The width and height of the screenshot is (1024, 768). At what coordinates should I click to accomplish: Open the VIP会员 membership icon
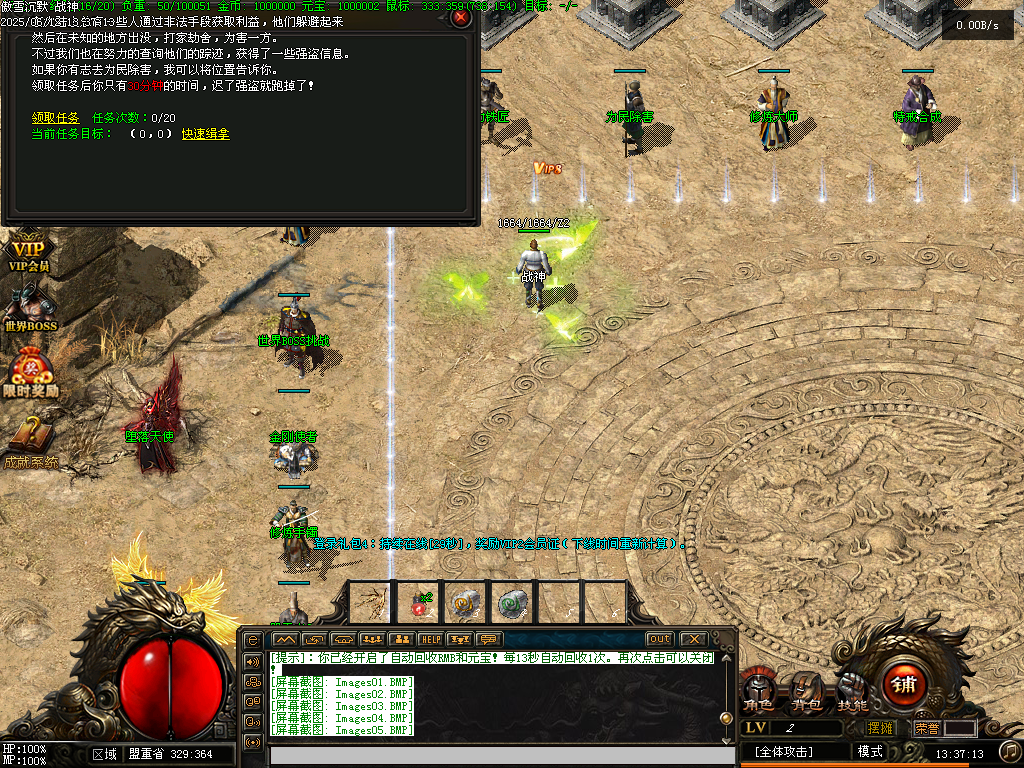click(28, 254)
